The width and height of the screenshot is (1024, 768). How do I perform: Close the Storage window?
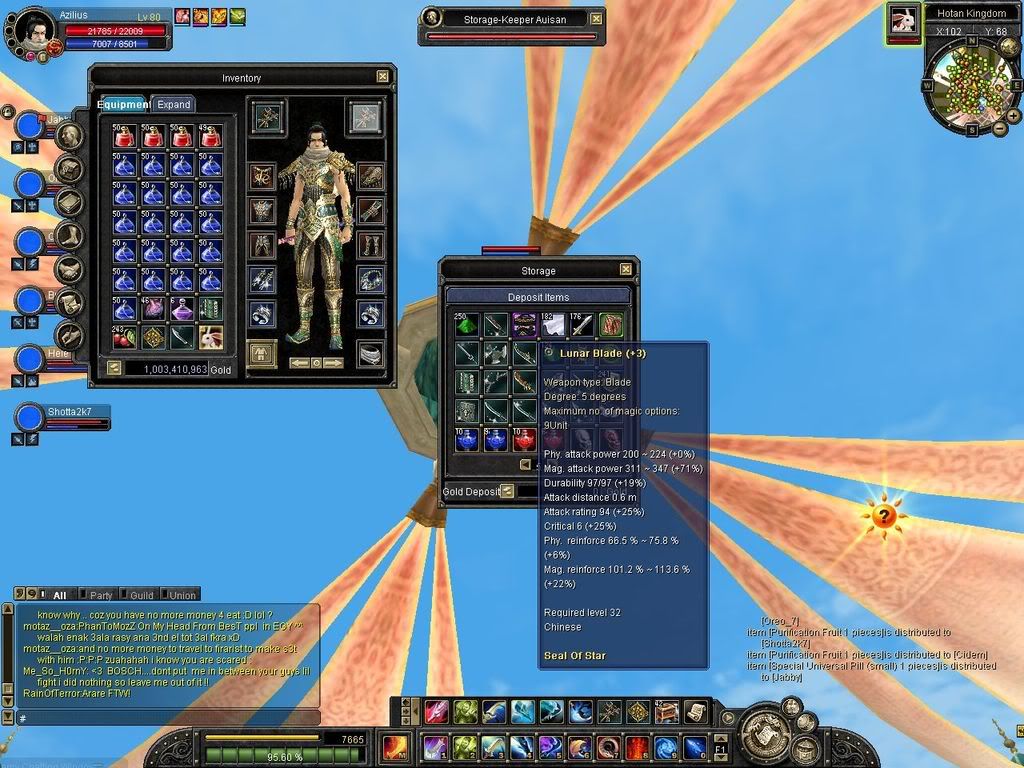(626, 270)
